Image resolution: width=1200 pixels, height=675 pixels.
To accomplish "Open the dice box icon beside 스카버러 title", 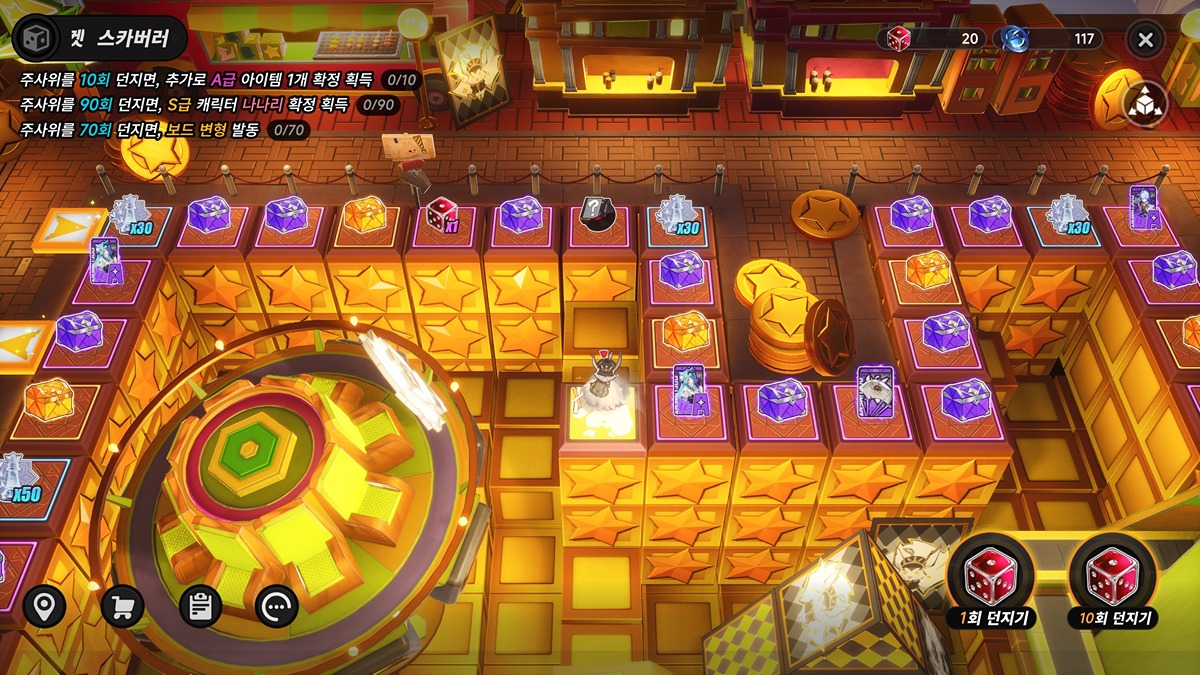I will pos(36,40).
